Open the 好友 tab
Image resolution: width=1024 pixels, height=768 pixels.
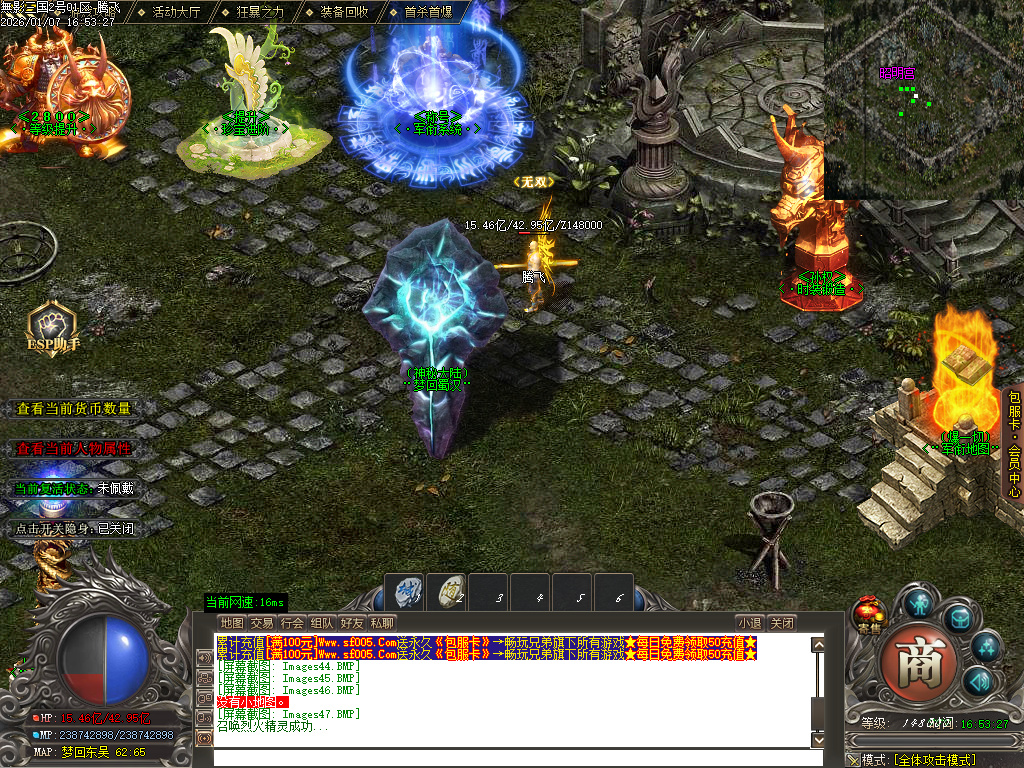352,622
